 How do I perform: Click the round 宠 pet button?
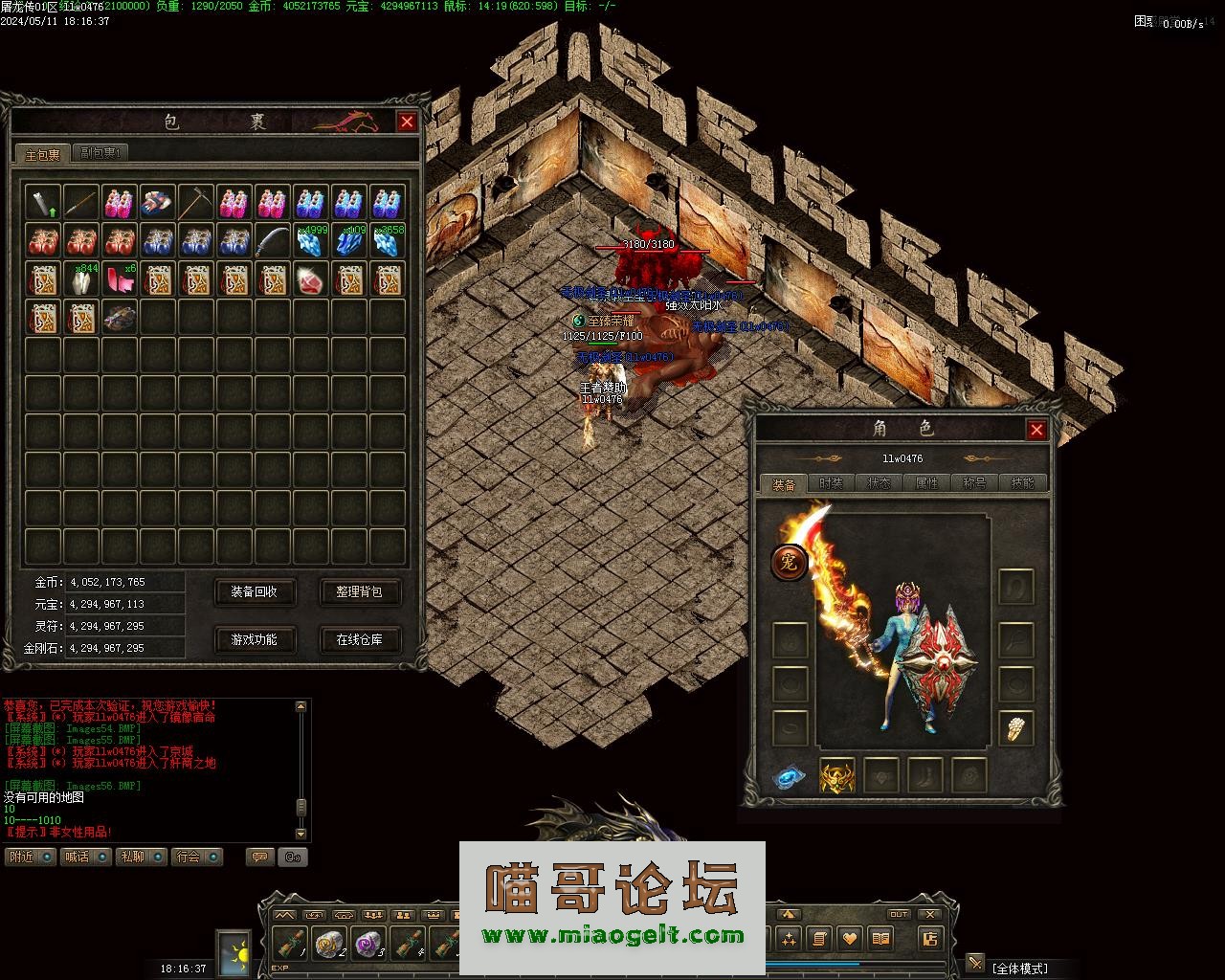pyautogui.click(x=789, y=562)
